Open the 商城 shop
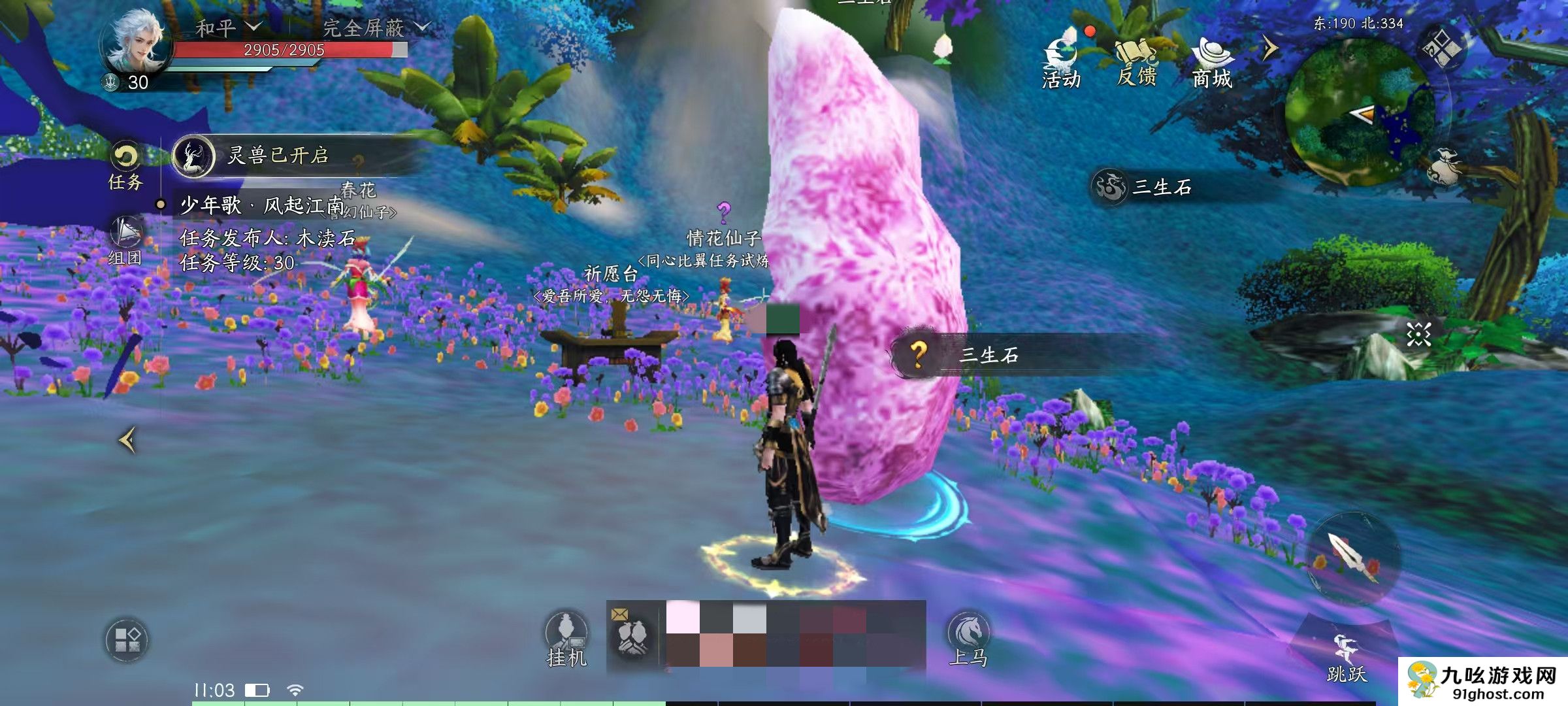This screenshot has height=706, width=1568. coord(1213,62)
